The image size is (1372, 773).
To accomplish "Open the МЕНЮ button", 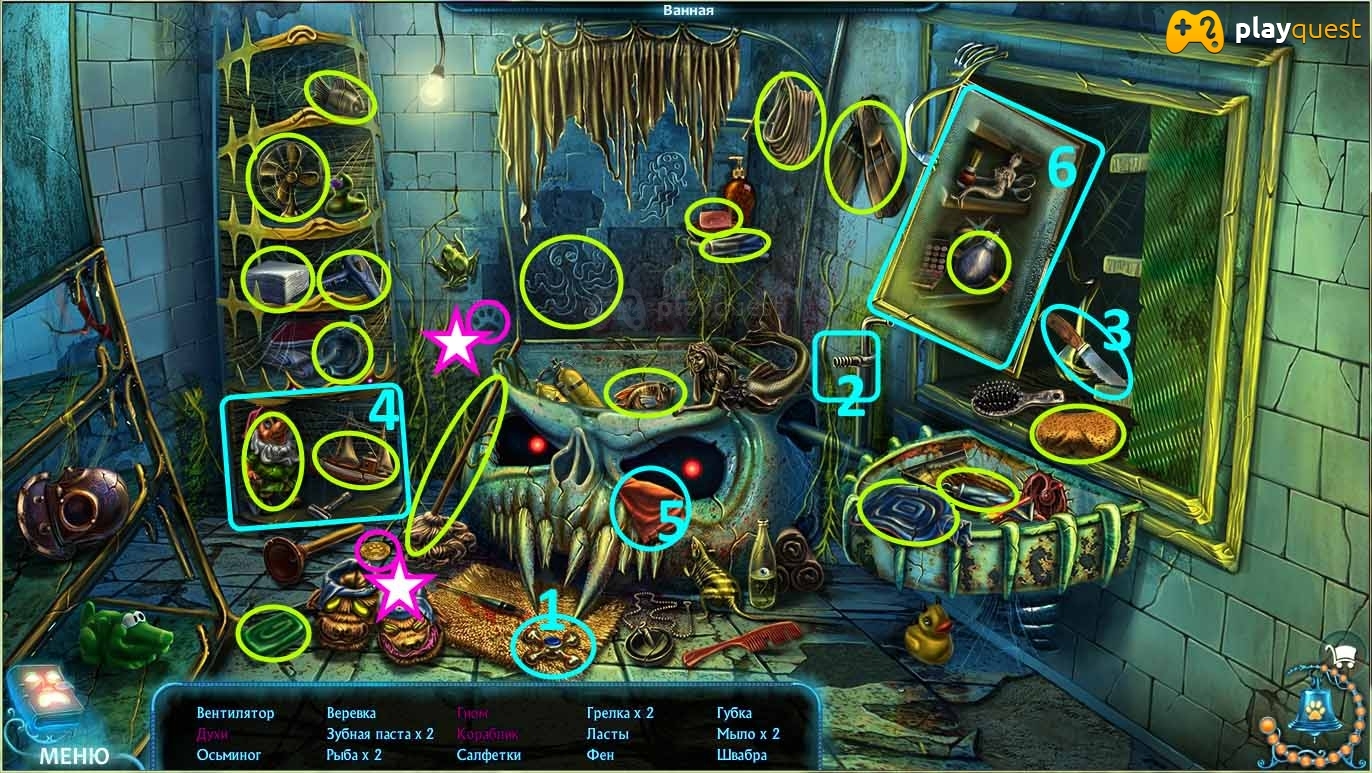I will 74,755.
